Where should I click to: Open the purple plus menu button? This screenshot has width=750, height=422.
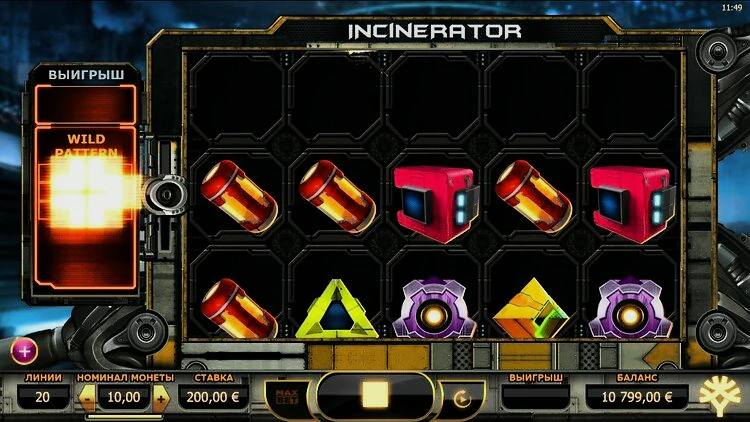[25, 350]
